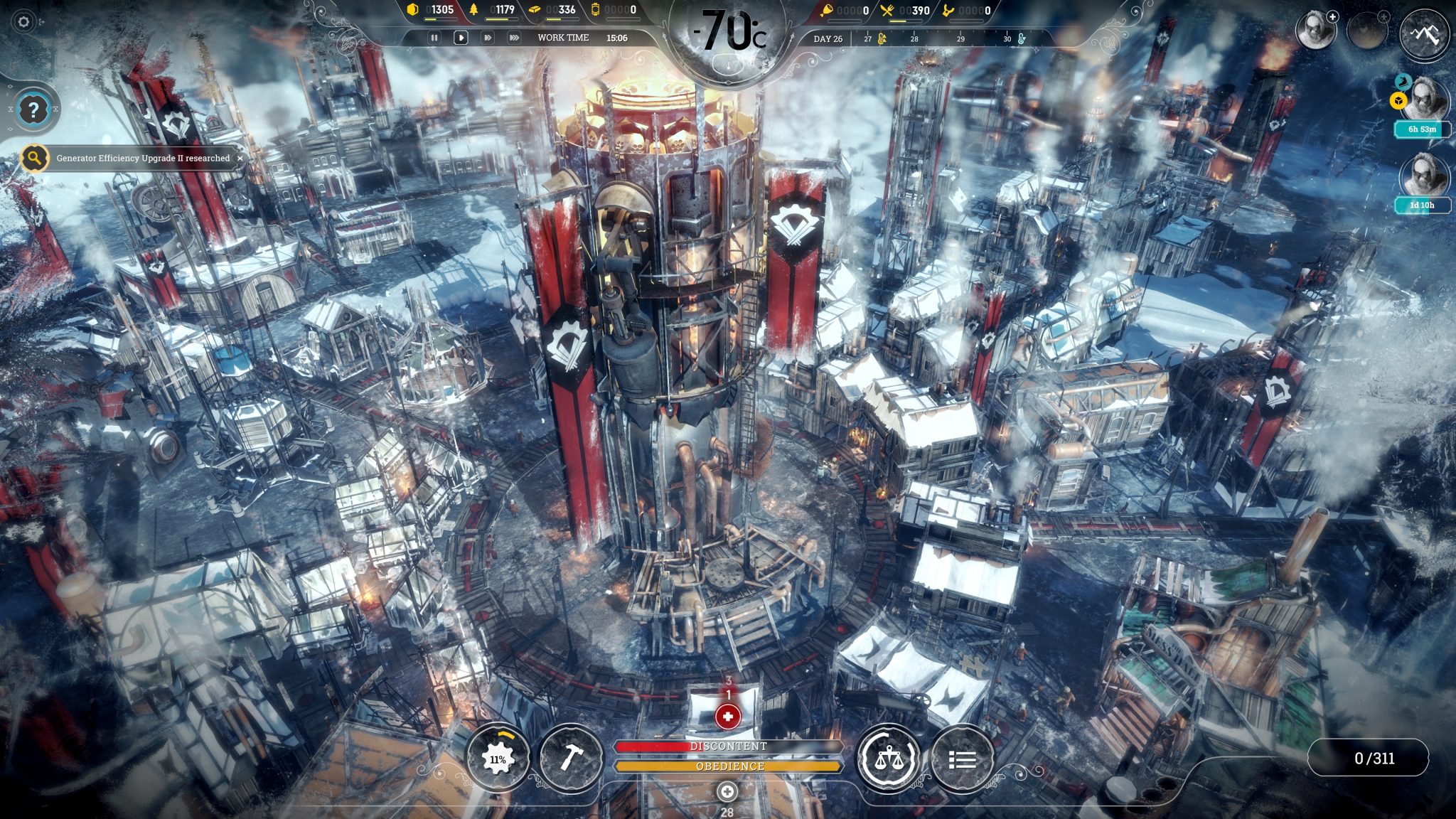Open the hammer construction menu
1456x819 pixels.
pos(572,759)
